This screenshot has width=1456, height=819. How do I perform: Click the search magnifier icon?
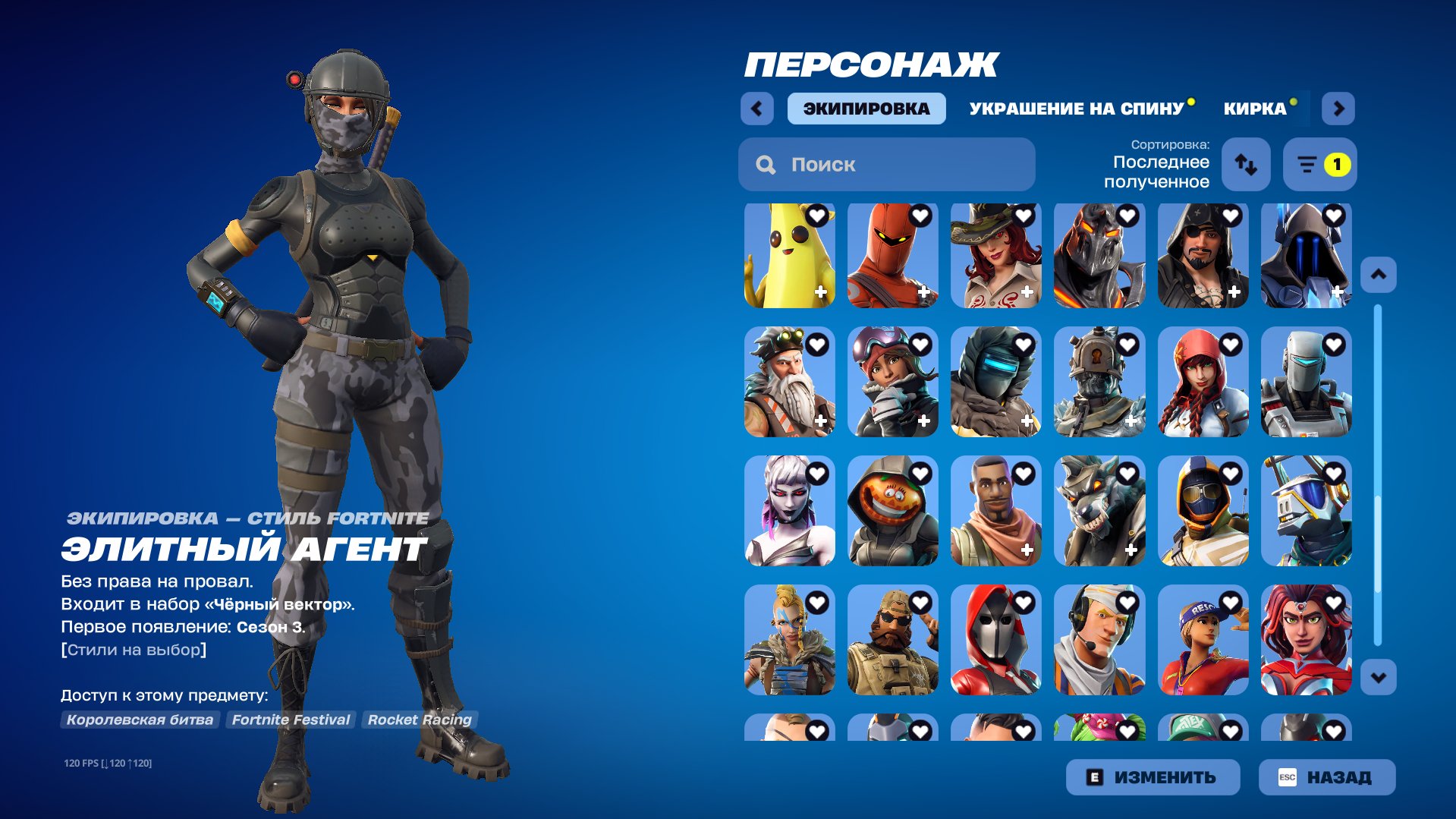764,163
